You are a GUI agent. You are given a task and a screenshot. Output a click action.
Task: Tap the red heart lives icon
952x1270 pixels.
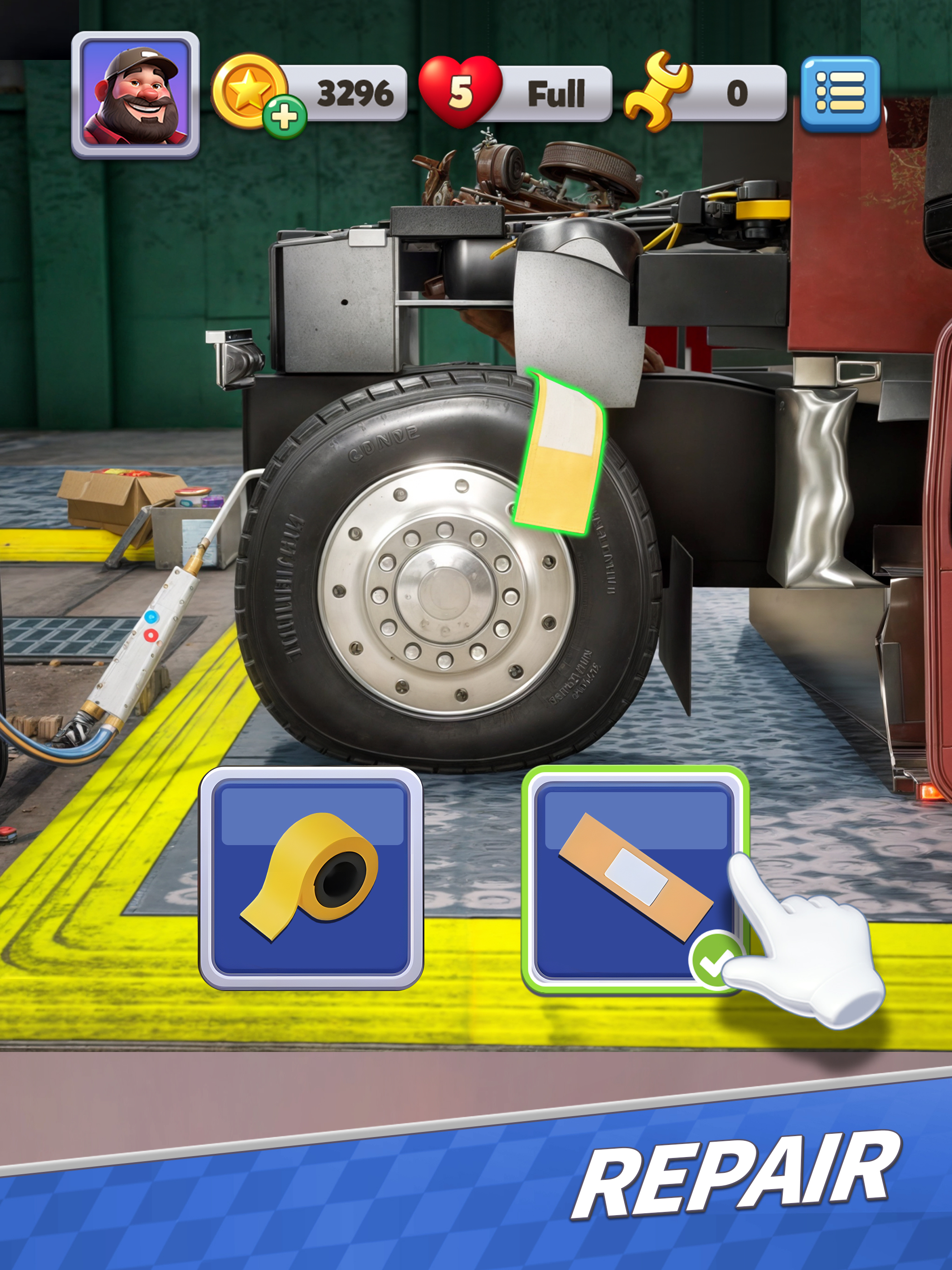point(460,92)
